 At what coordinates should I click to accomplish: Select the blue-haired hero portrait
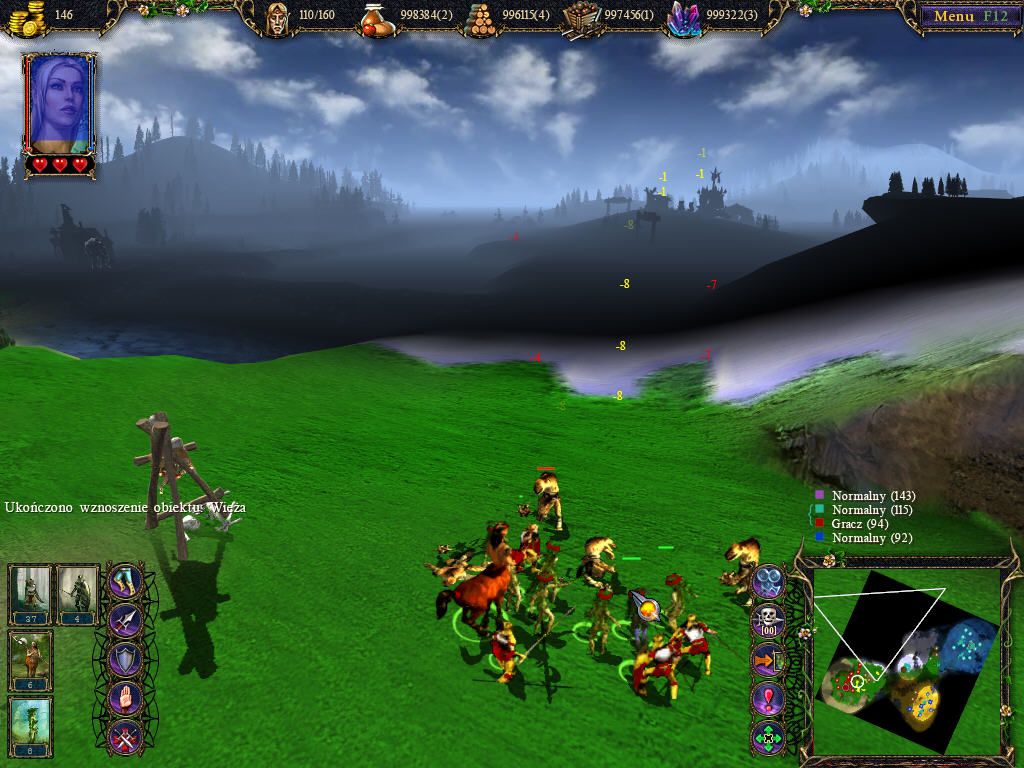coord(60,102)
